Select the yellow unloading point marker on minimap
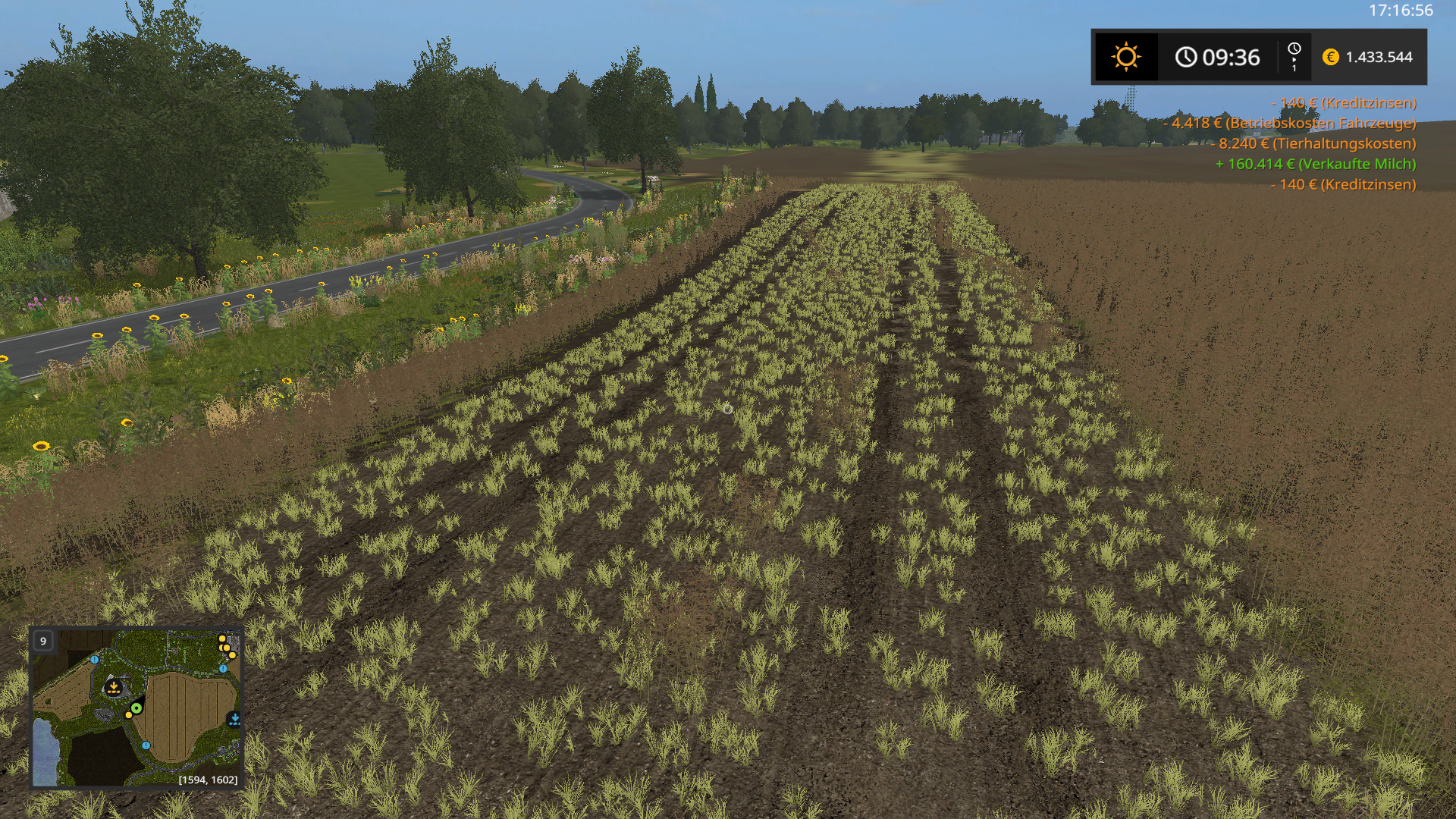Viewport: 1456px width, 819px height. coord(114,688)
